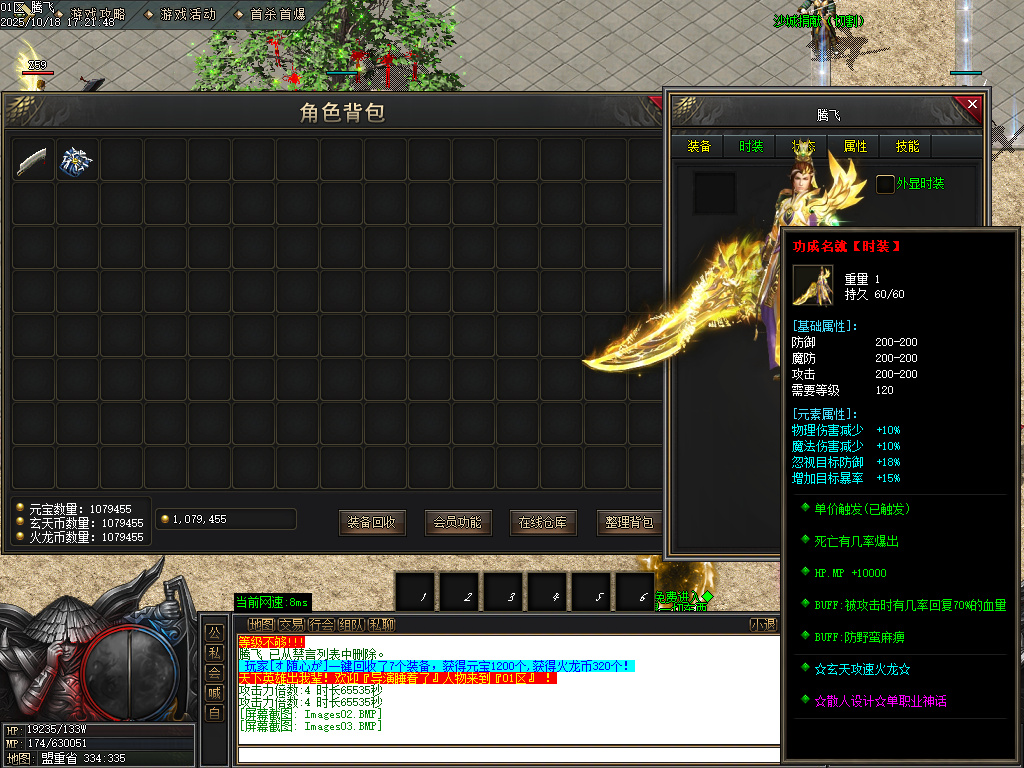Select the sword item in the backpack
1024x768 pixels.
(33, 160)
